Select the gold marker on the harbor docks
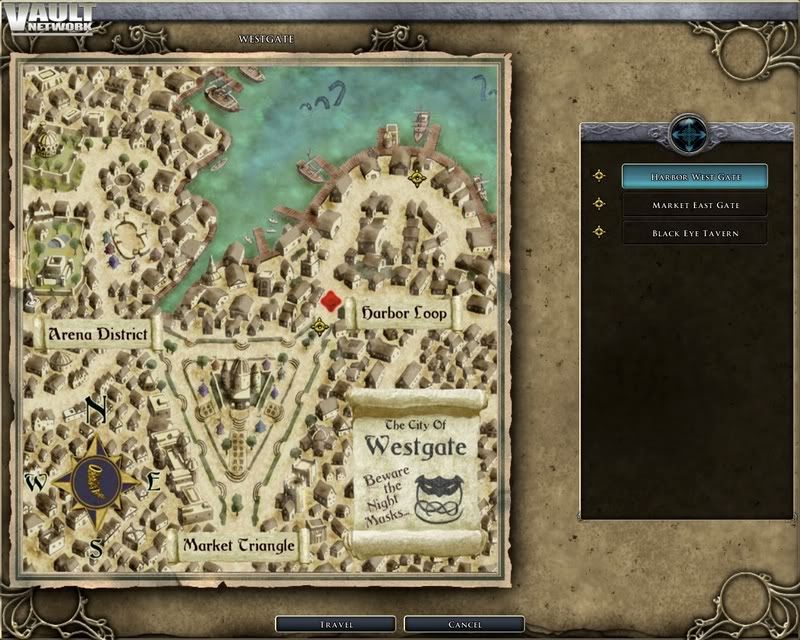 click(x=417, y=178)
